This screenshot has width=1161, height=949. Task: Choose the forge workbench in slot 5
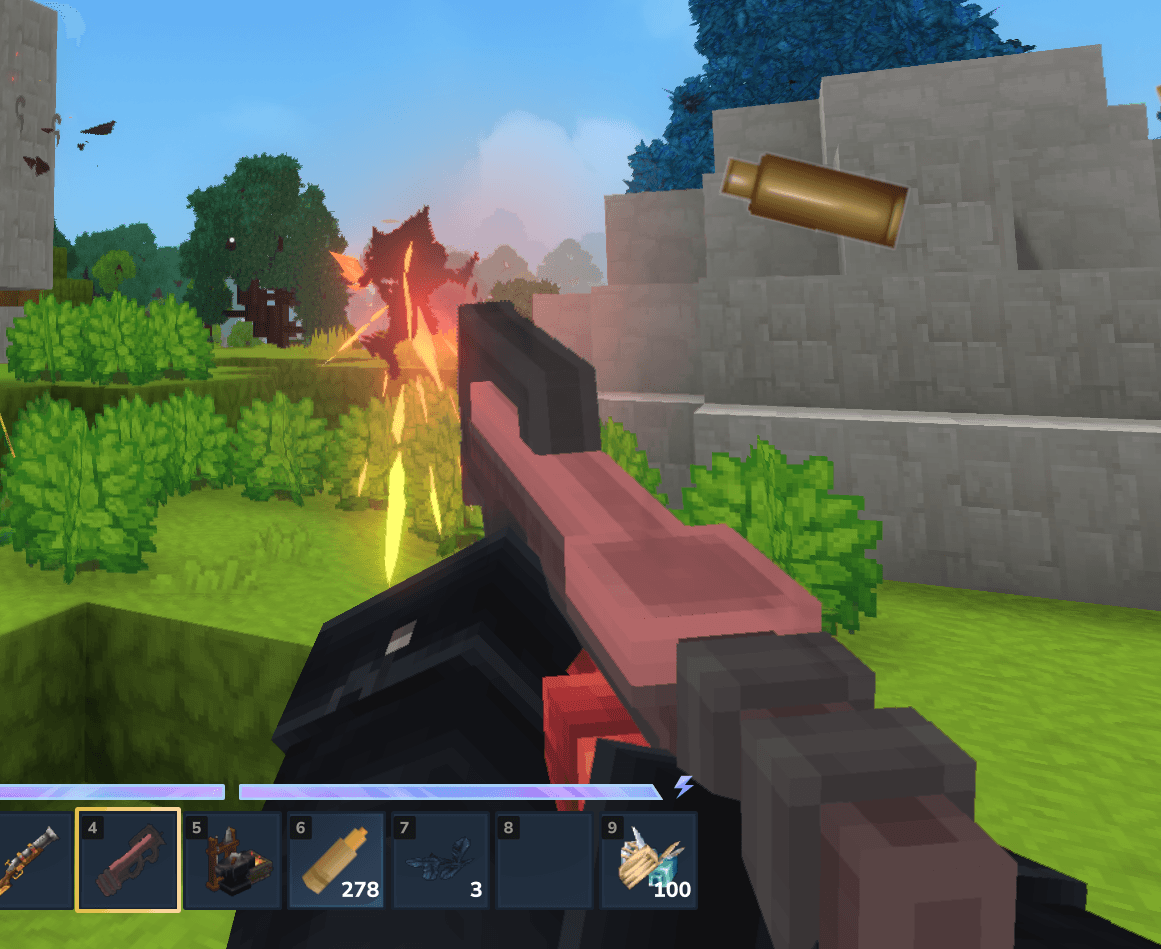(232, 861)
